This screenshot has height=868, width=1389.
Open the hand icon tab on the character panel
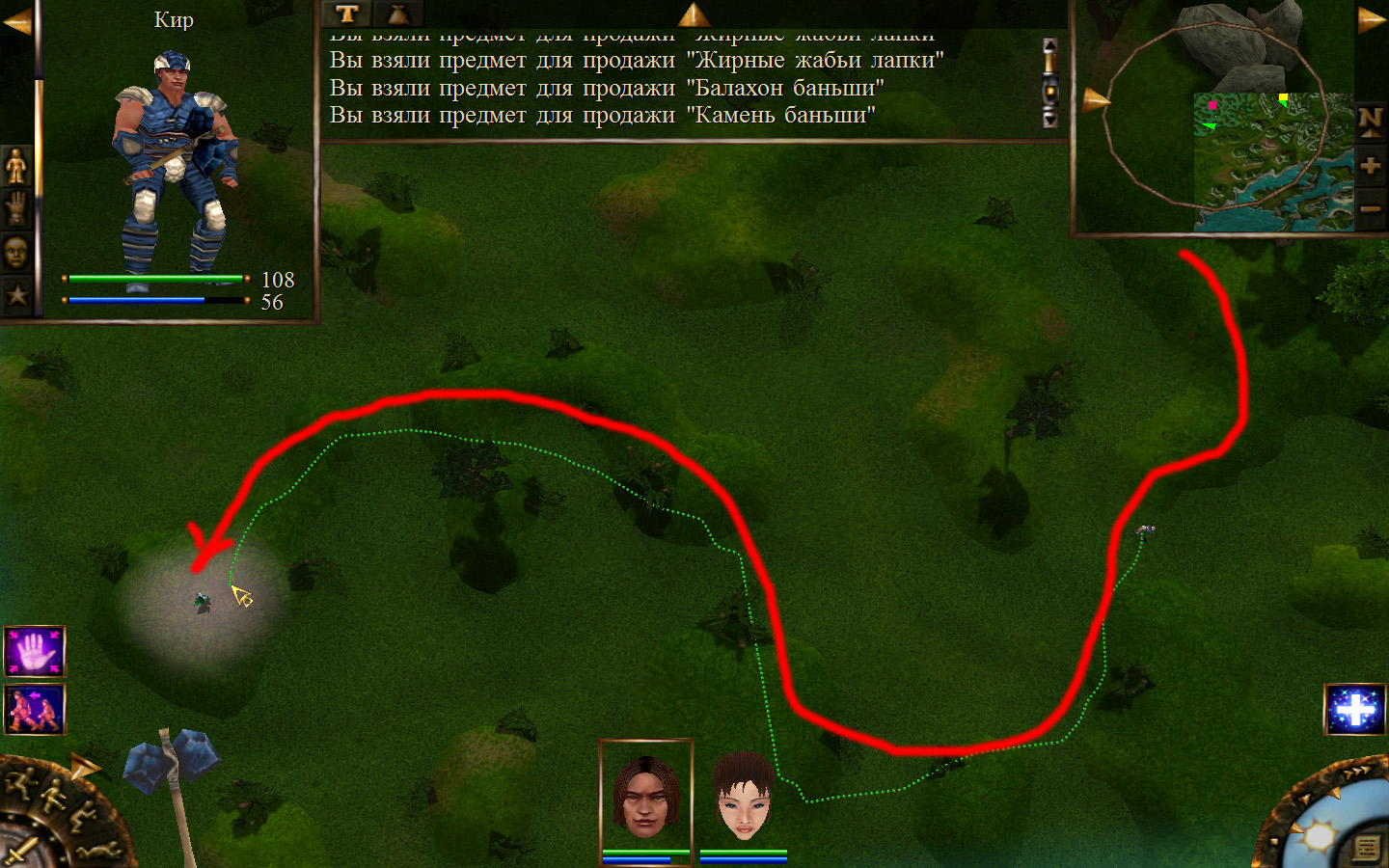pyautogui.click(x=16, y=208)
